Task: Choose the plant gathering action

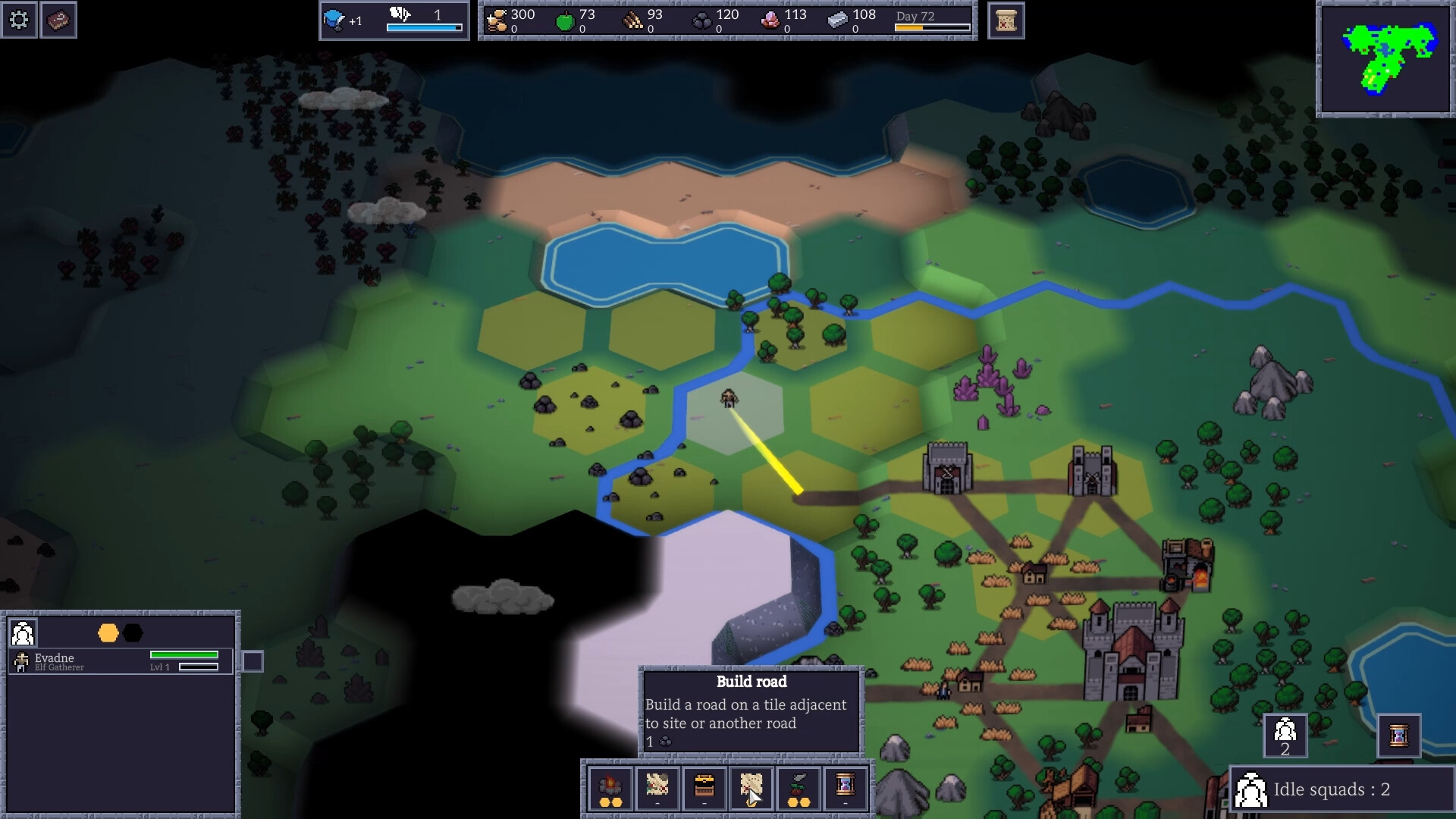Action: (798, 789)
